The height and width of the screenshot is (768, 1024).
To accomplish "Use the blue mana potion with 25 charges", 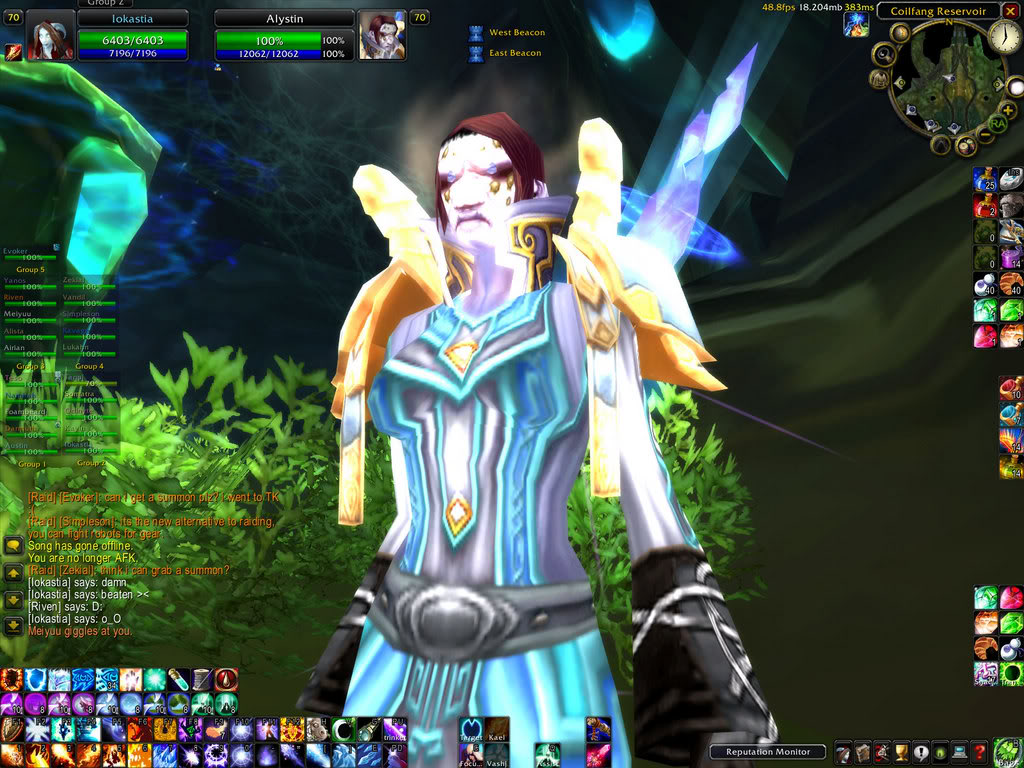I will [985, 179].
